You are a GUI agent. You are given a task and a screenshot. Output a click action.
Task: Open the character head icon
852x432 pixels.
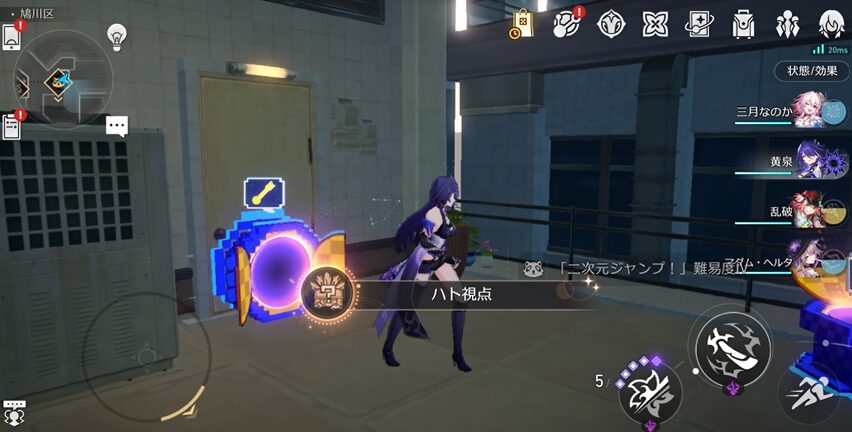[x=831, y=24]
